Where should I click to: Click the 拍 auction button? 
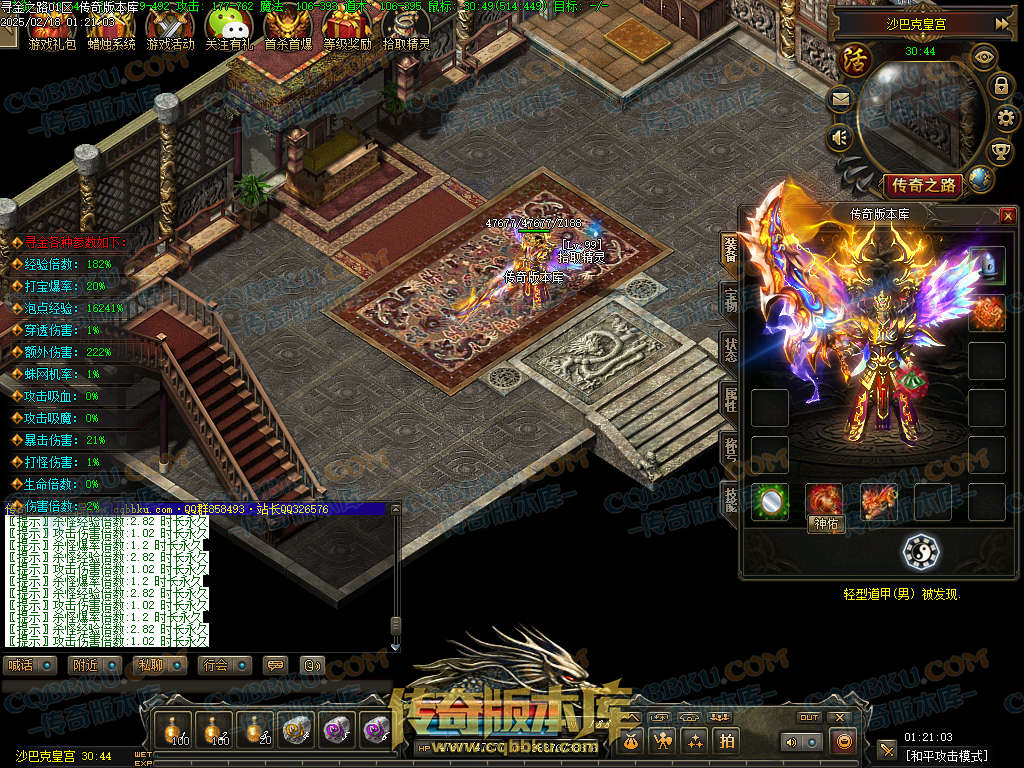[725, 741]
